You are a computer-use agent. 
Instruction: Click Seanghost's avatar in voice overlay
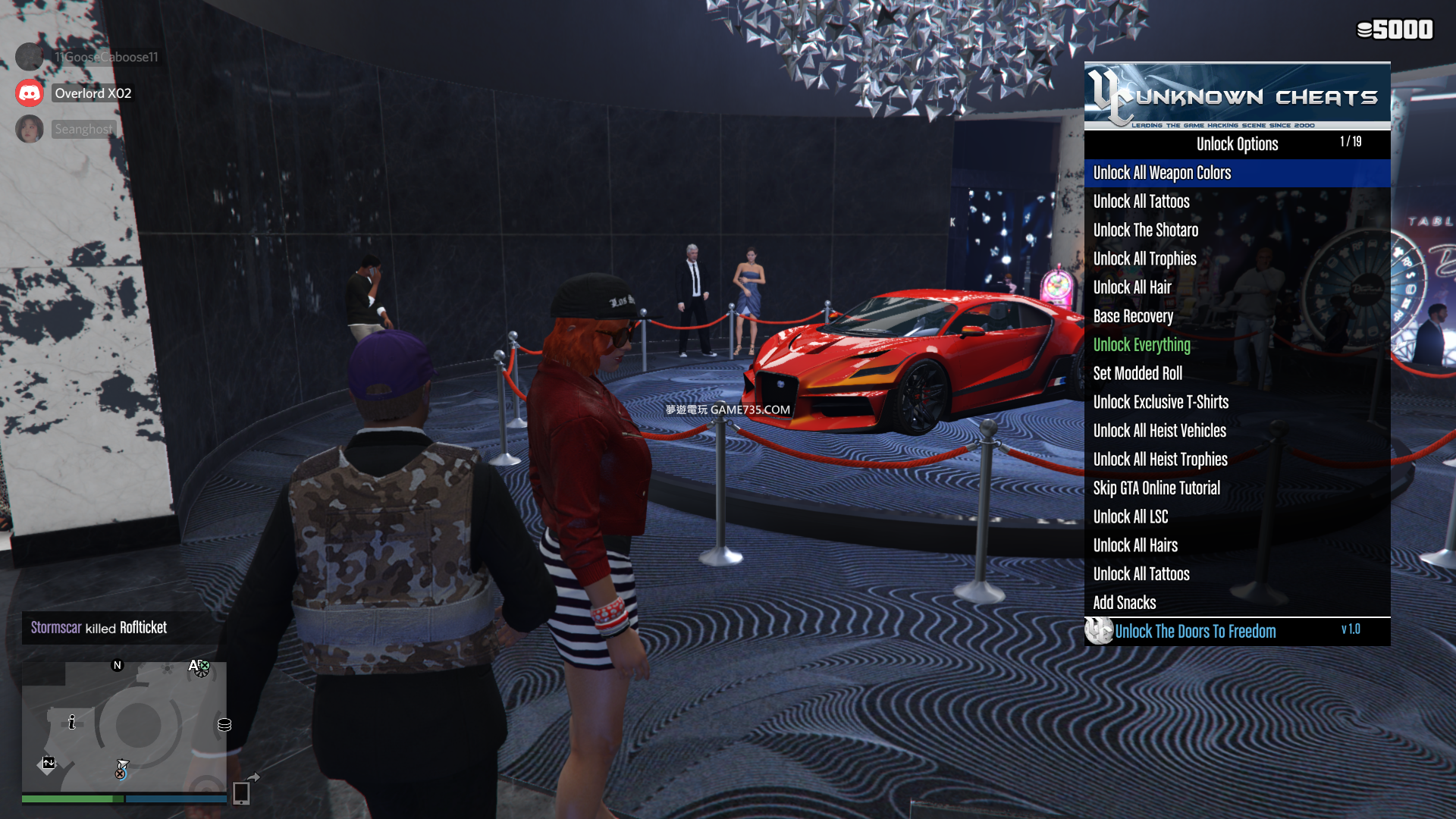(x=30, y=129)
